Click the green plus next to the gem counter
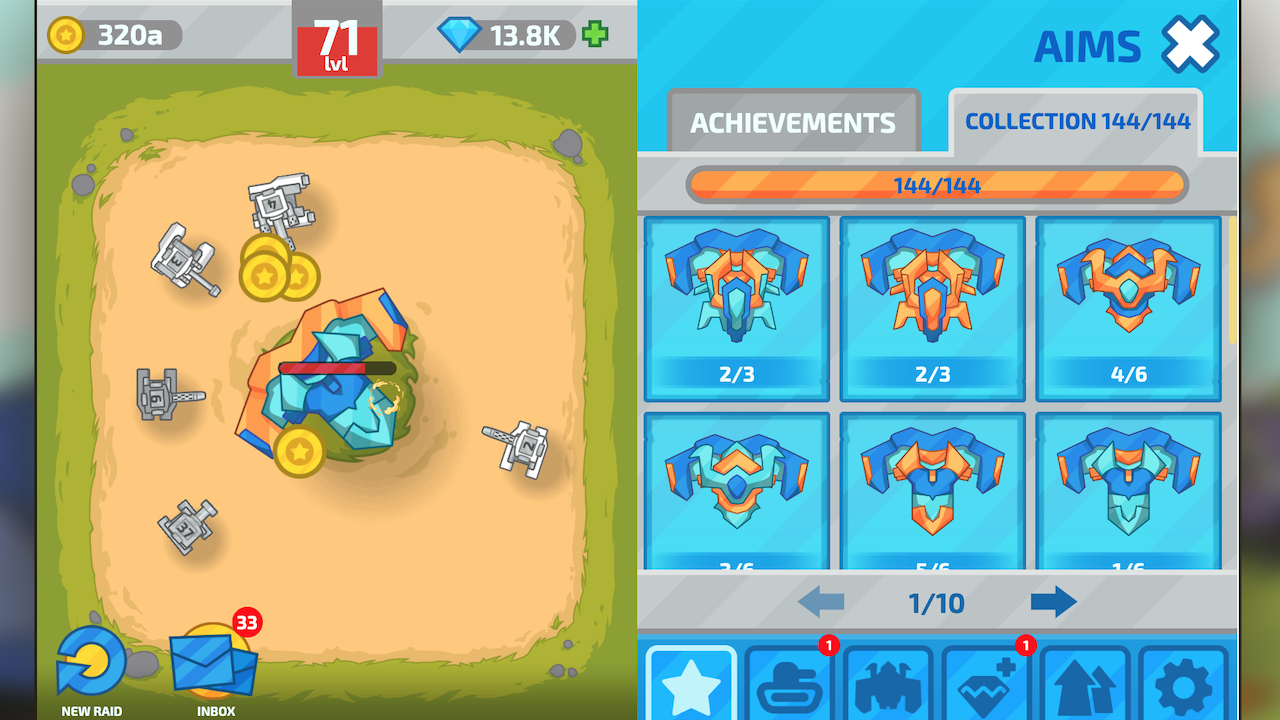 (594, 36)
